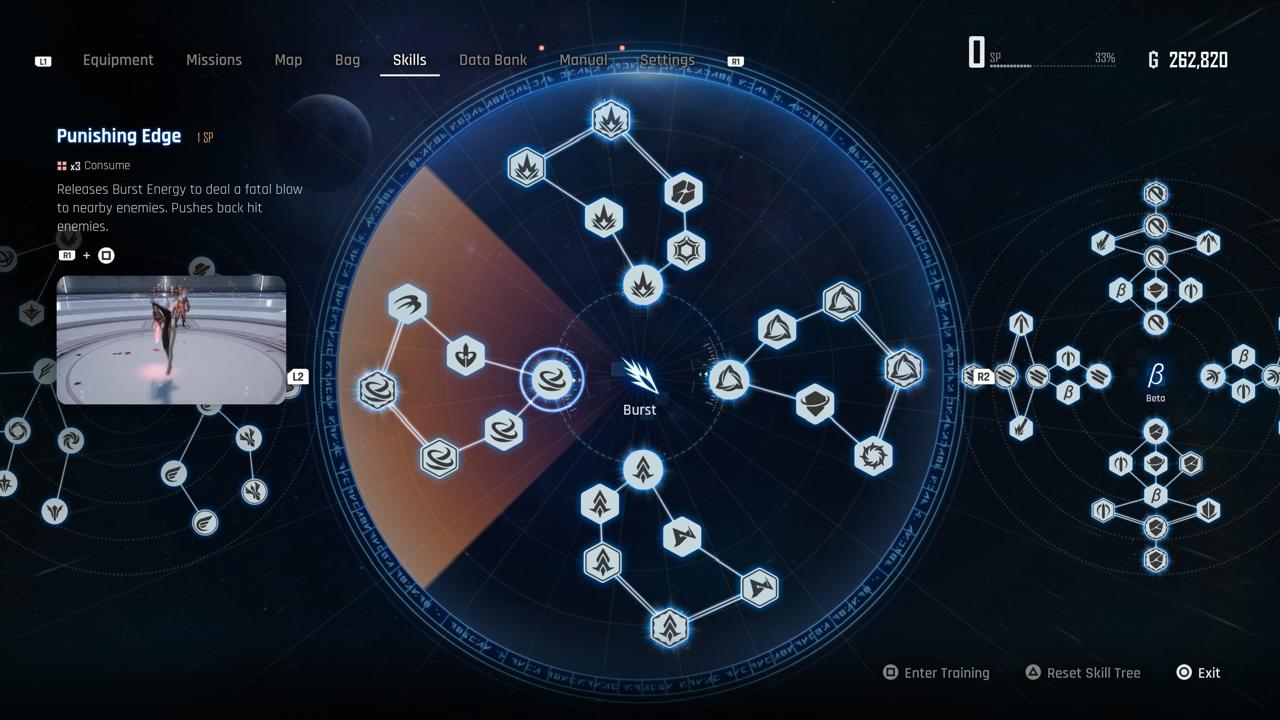Screen dimensions: 1280x720
Task: Switch to the Missions tab
Action: pyautogui.click(x=214, y=60)
